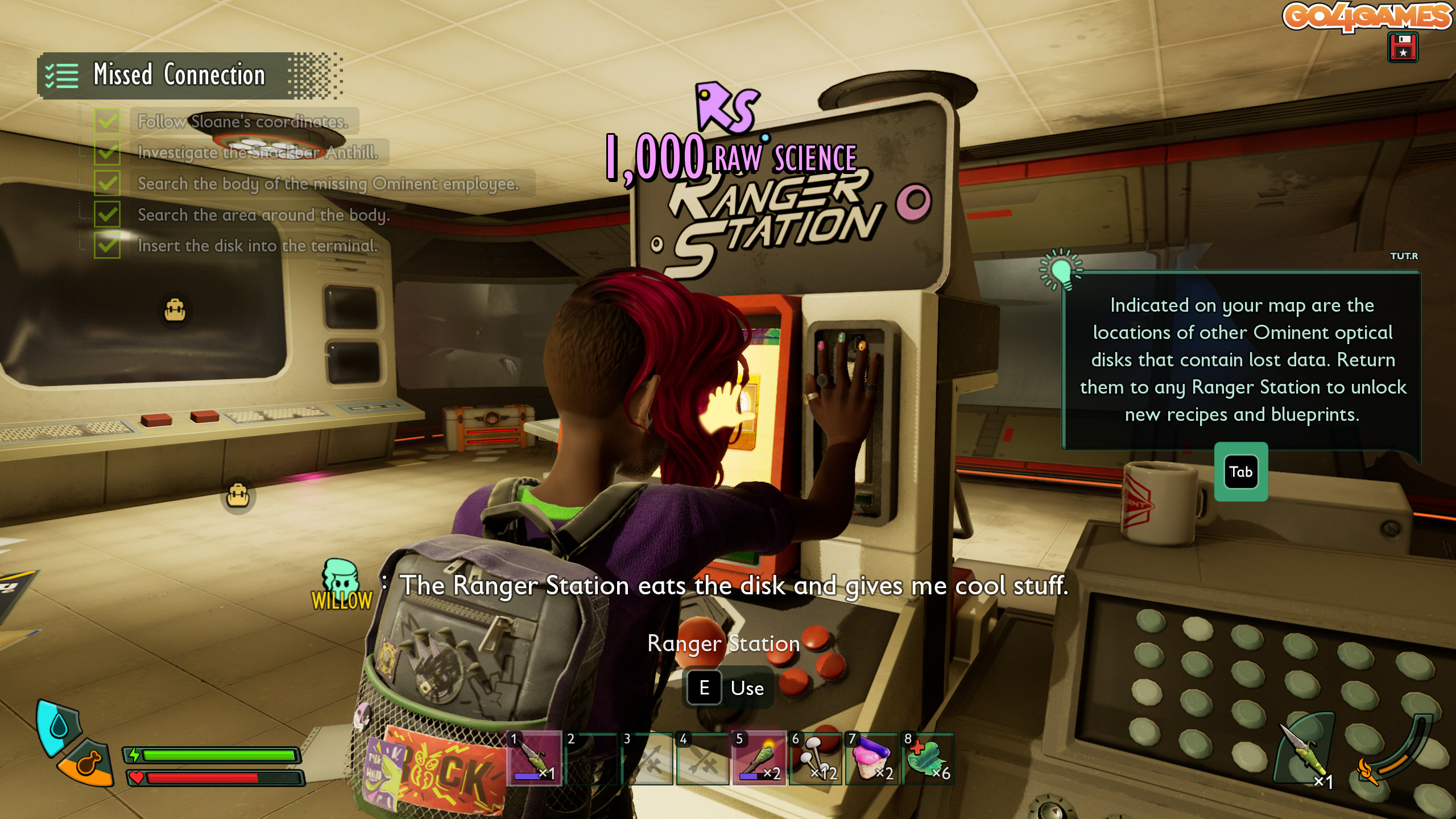This screenshot has width=1456, height=819.
Task: Click the GO4GAMES watermark logo
Action: click(1366, 16)
